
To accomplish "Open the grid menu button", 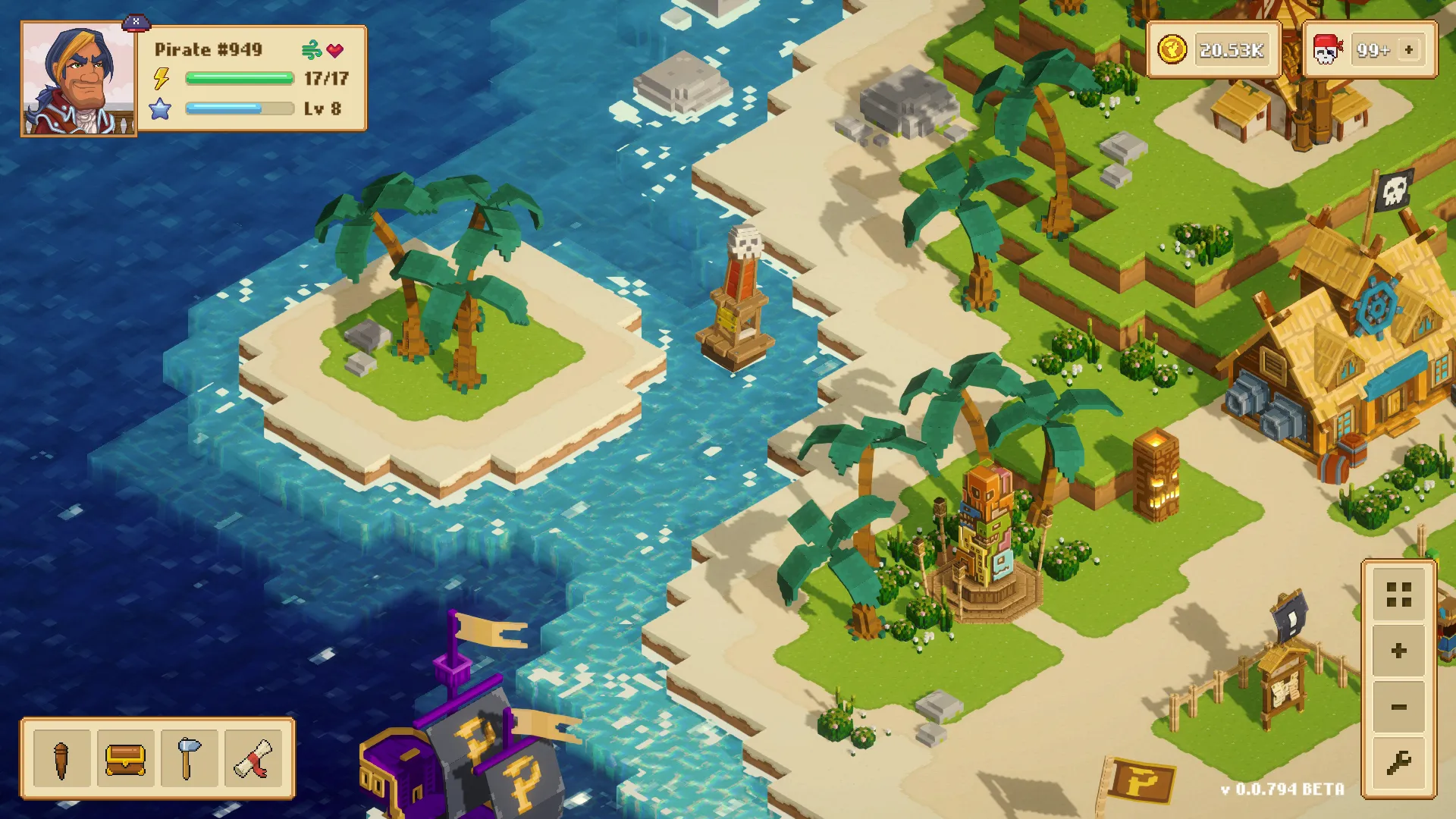I will [1398, 595].
